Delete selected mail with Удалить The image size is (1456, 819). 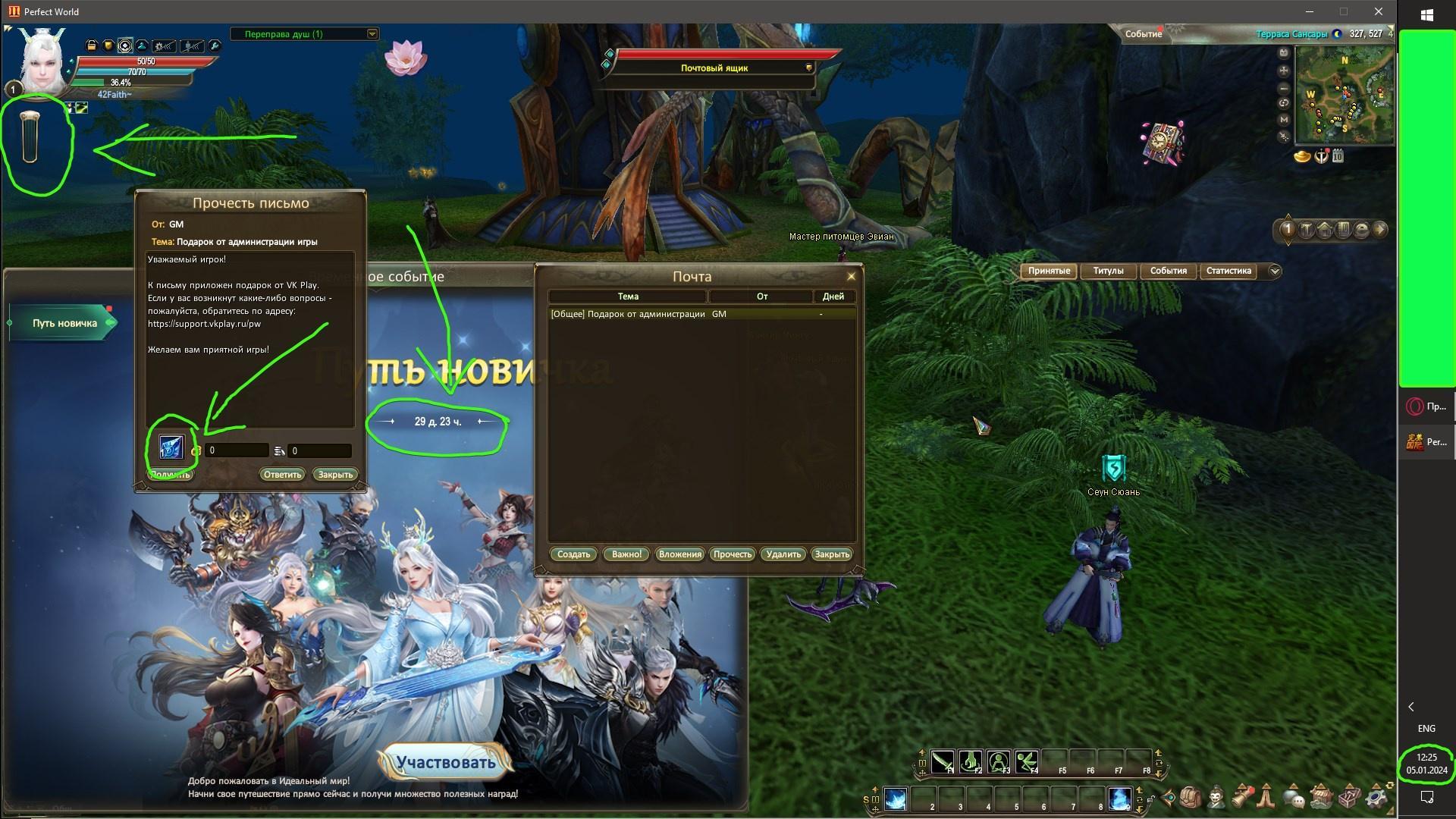(783, 554)
